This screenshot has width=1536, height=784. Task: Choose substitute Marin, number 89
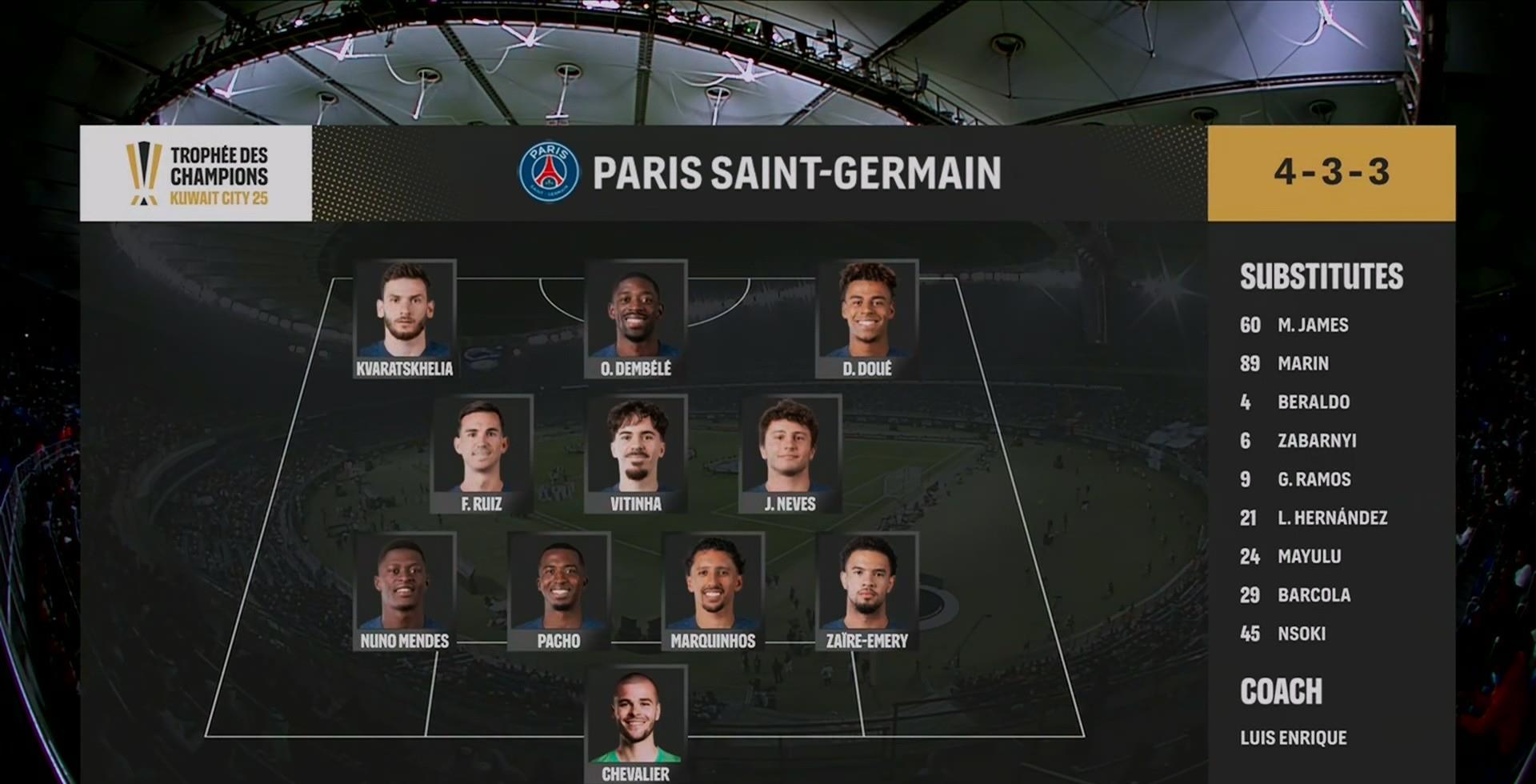(x=1302, y=363)
